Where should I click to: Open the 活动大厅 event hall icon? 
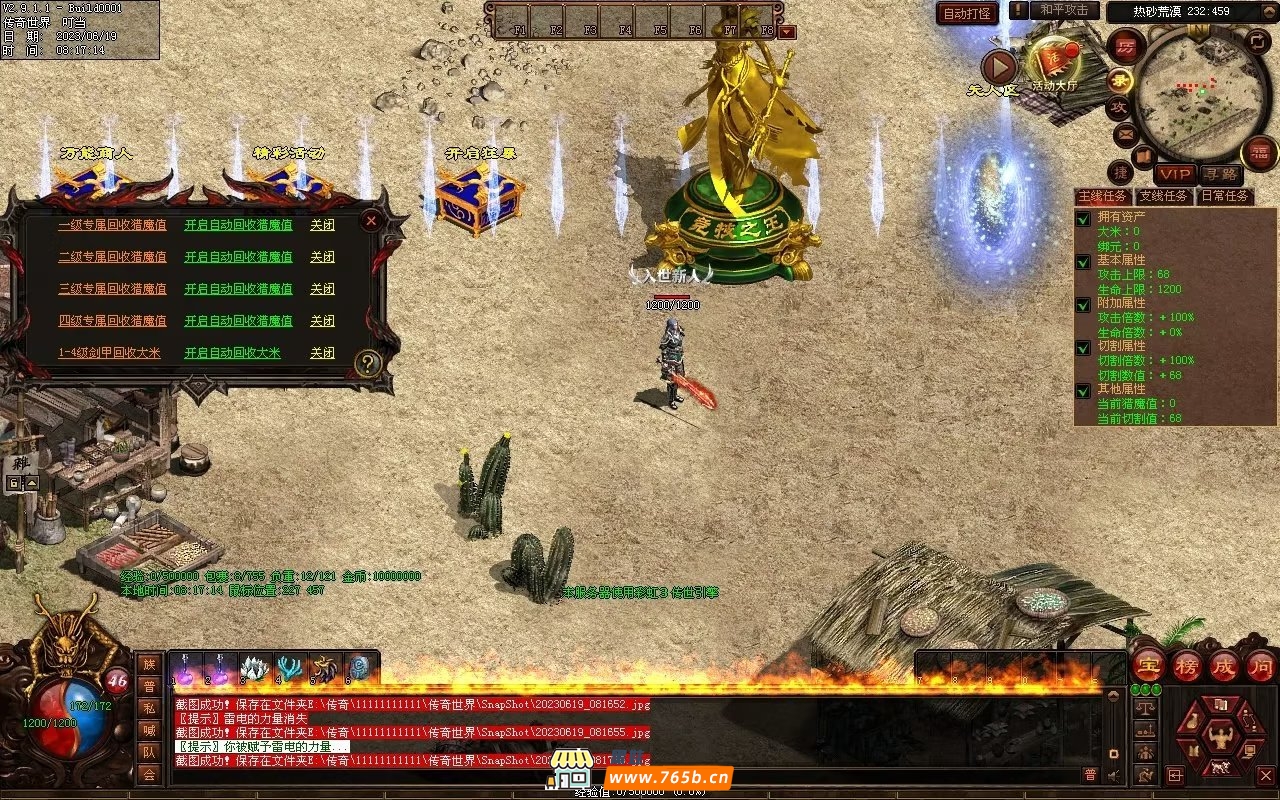click(1054, 62)
